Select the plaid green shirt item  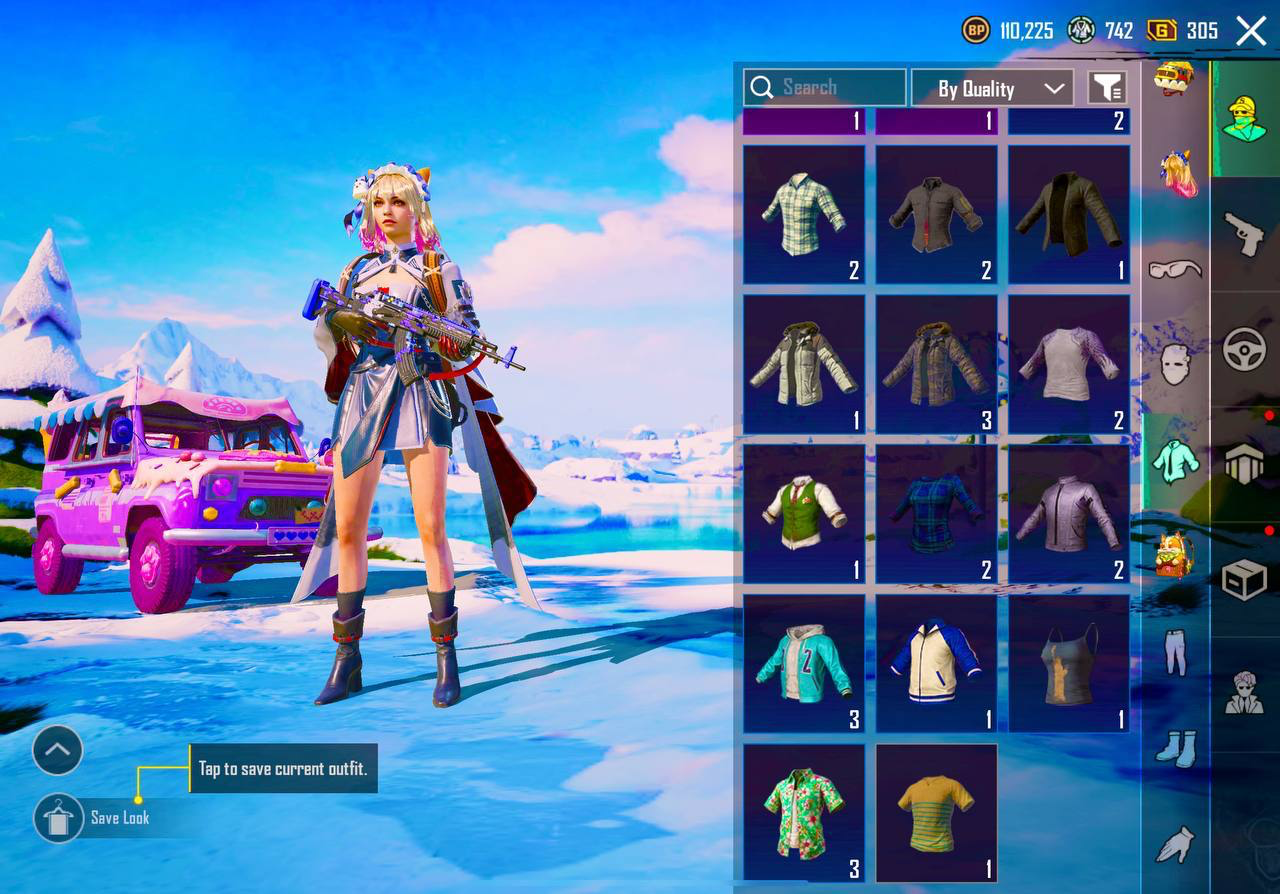[804, 214]
